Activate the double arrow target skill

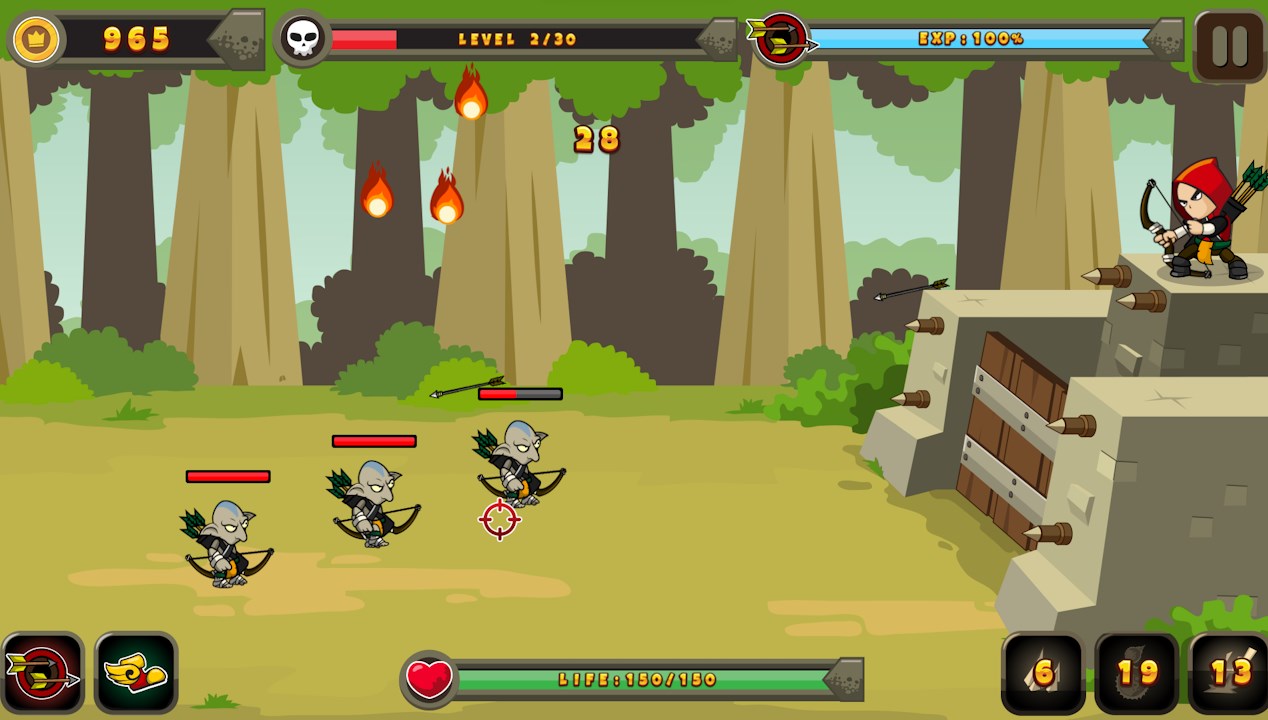tap(43, 673)
